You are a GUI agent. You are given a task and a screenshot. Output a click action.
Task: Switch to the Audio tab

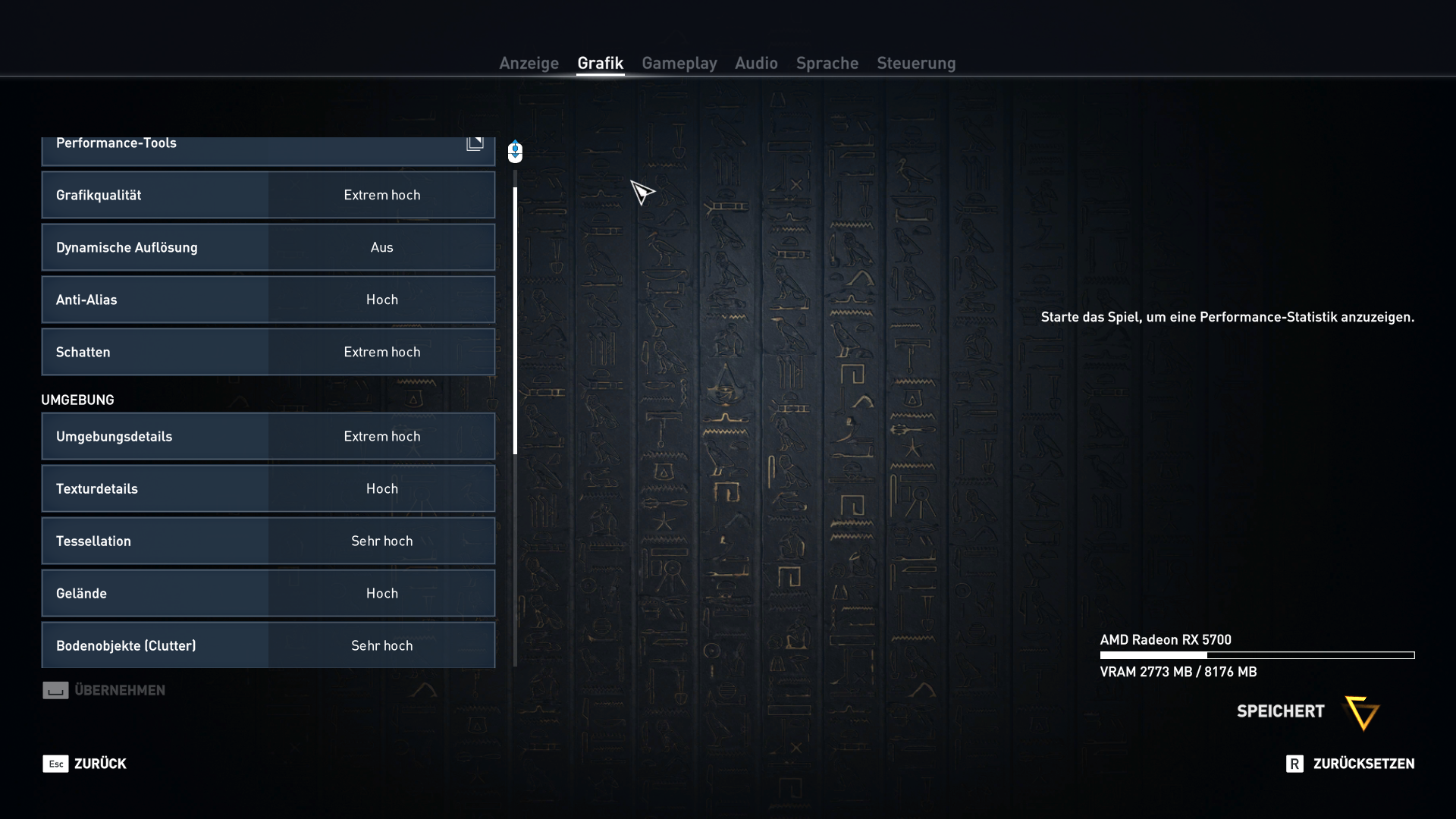click(755, 64)
